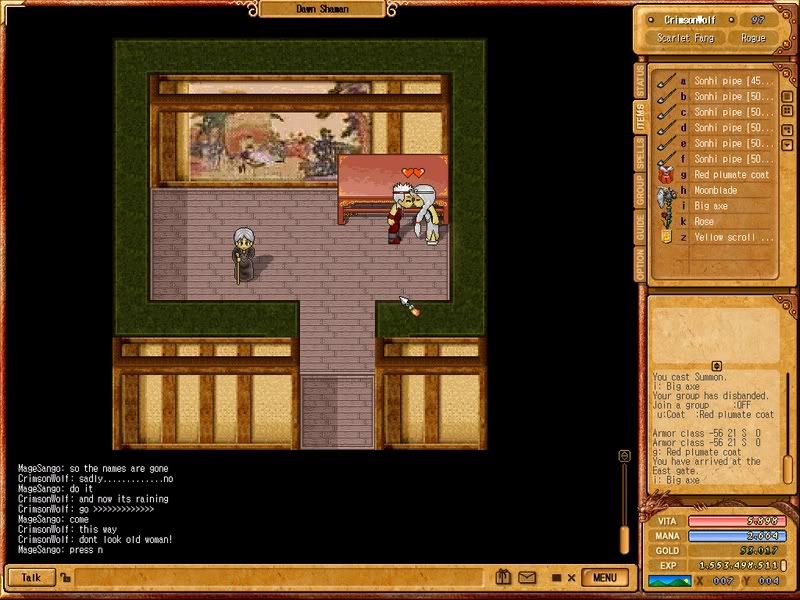Switch to the STATUS tab

[640, 78]
